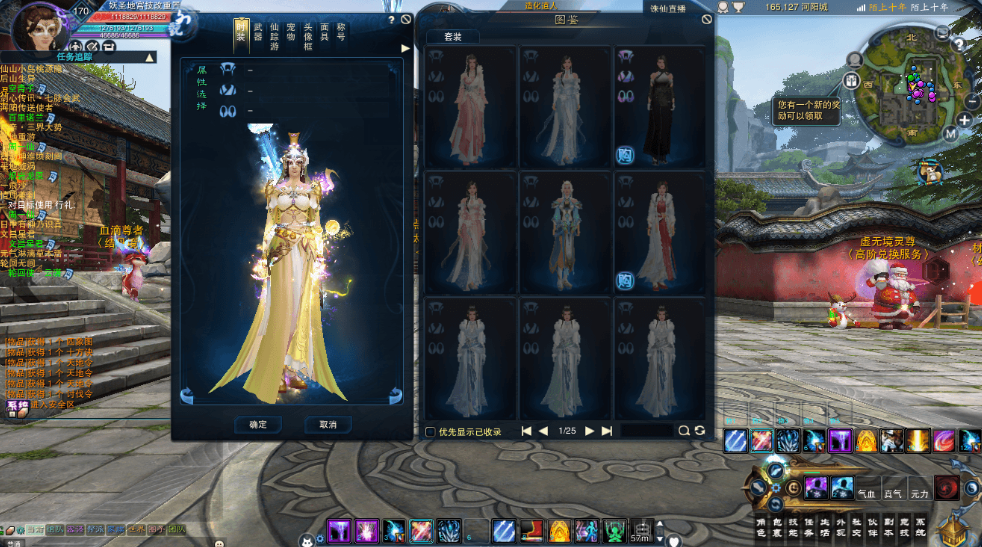Image resolution: width=982 pixels, height=547 pixels.
Task: Toggle the 优先显示已收录 checkbox
Action: click(430, 431)
